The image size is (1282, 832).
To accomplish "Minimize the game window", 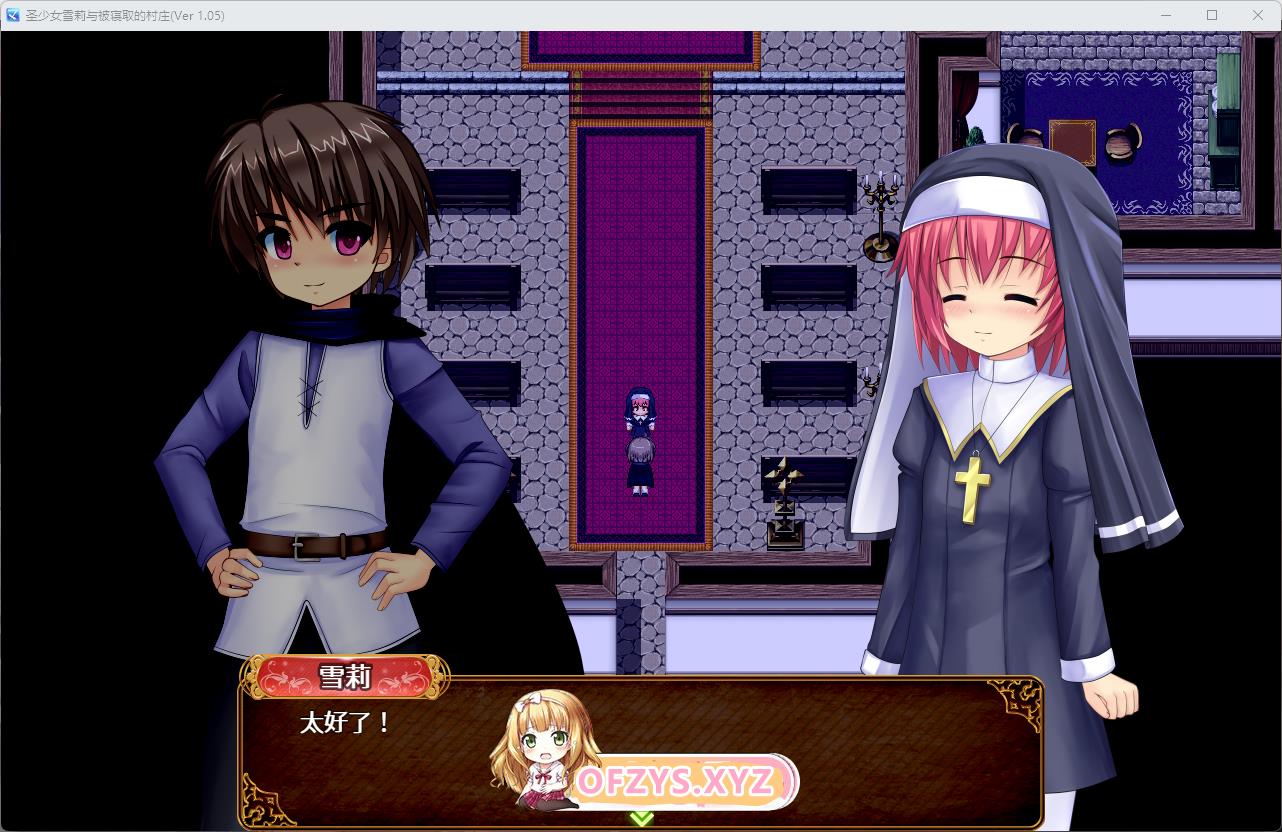I will click(x=1166, y=15).
